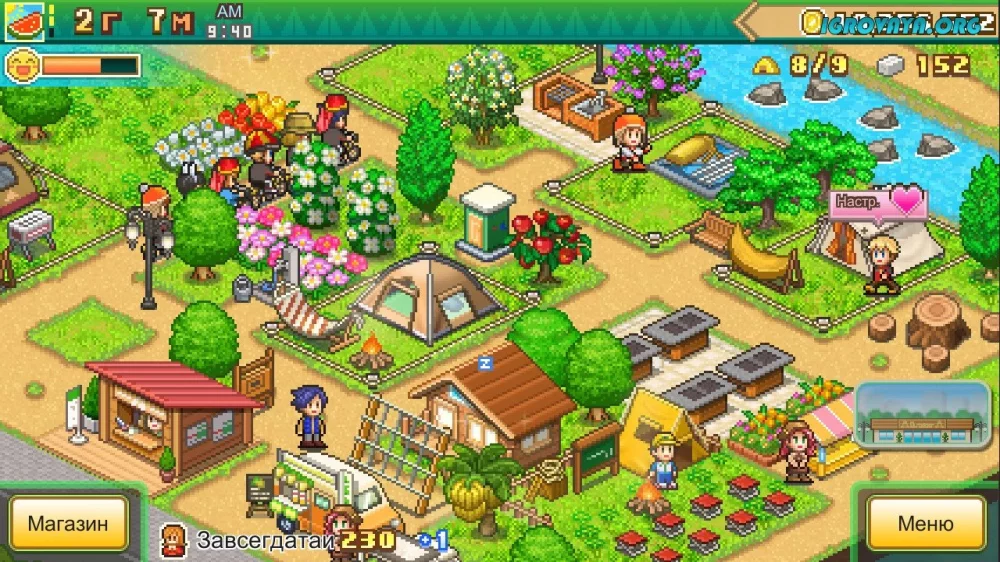Select the neighboring building scene thumbnail
The image size is (1000, 562).
point(924,415)
